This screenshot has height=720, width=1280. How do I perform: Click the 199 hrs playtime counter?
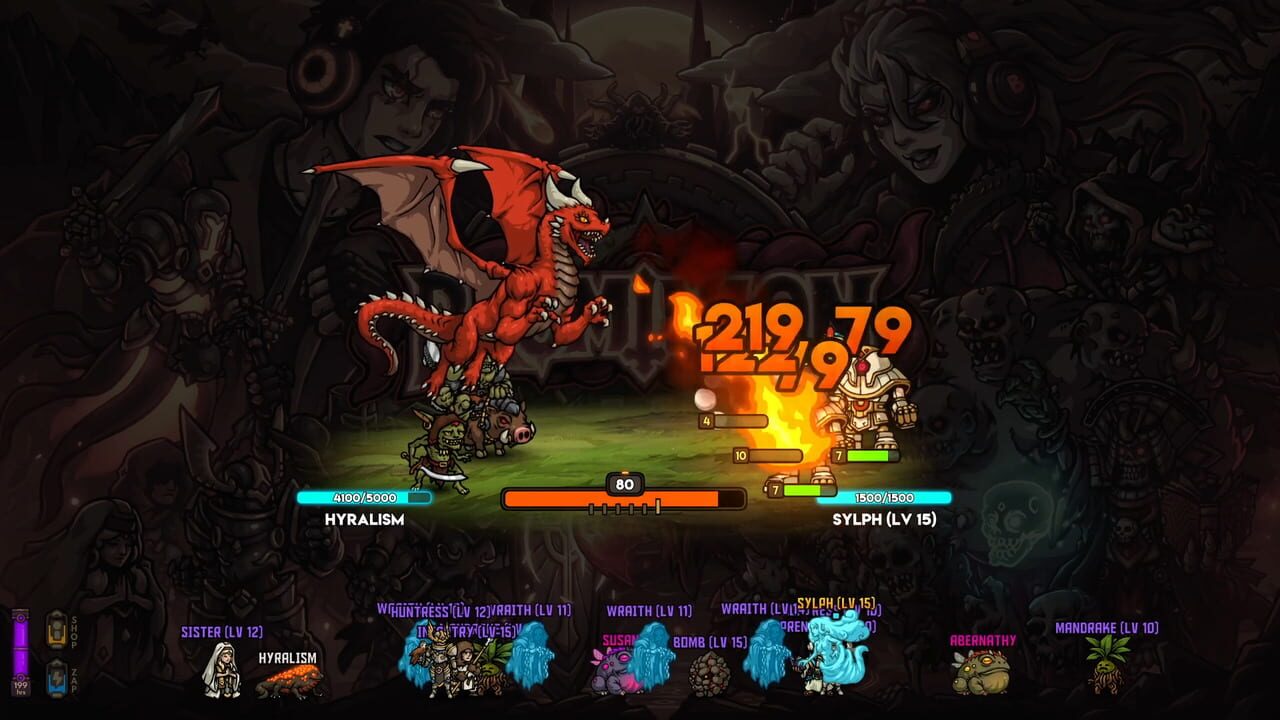tap(21, 688)
